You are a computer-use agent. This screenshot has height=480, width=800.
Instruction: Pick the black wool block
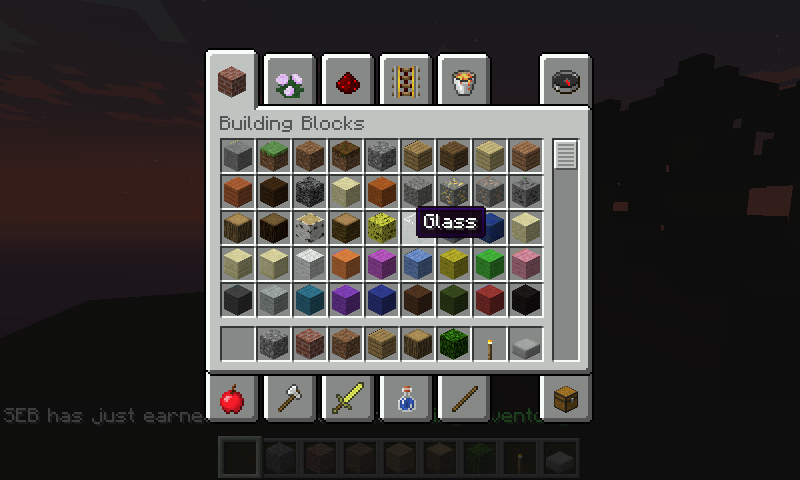pyautogui.click(x=525, y=300)
